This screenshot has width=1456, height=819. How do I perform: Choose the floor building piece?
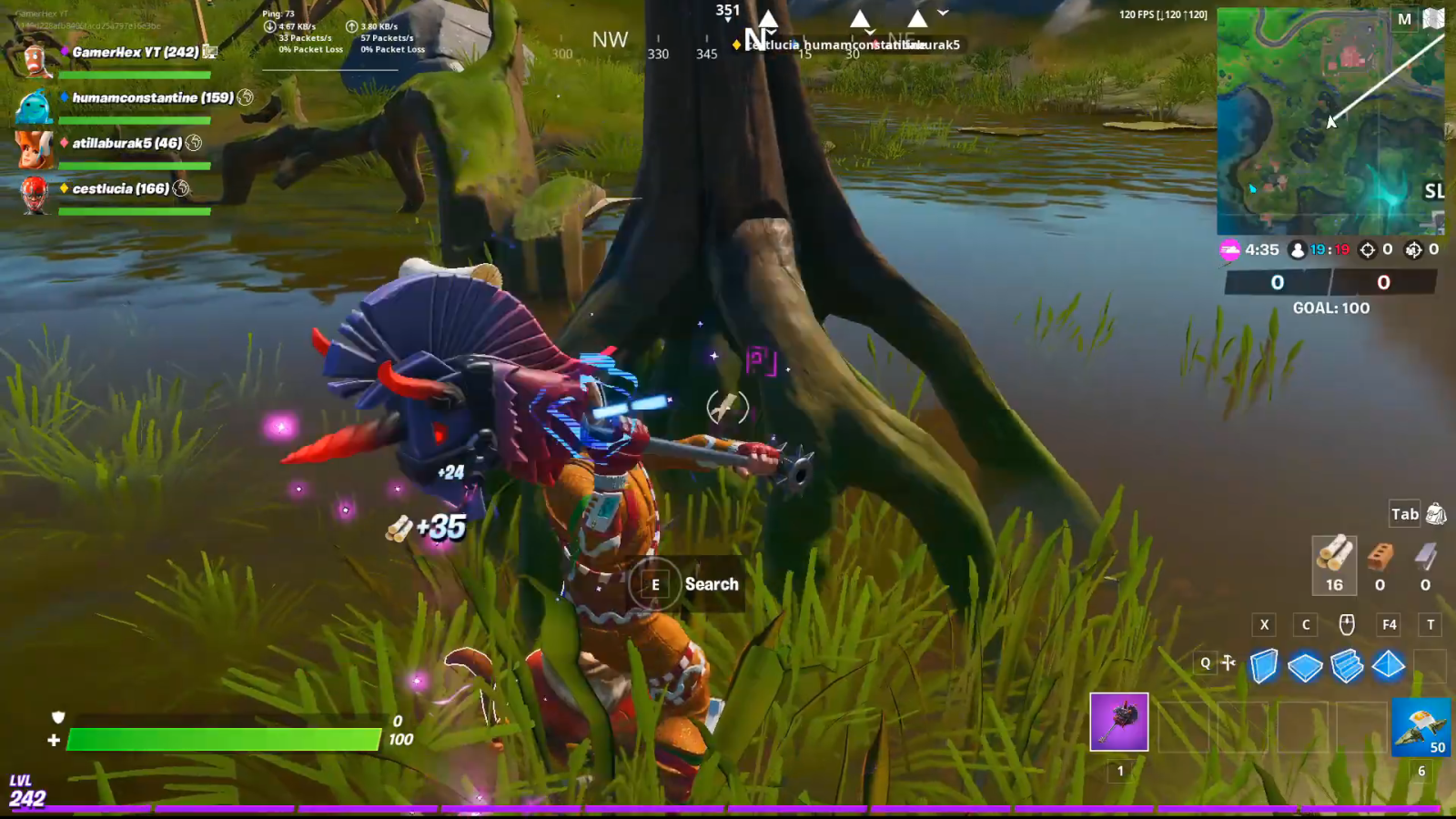pos(1305,666)
